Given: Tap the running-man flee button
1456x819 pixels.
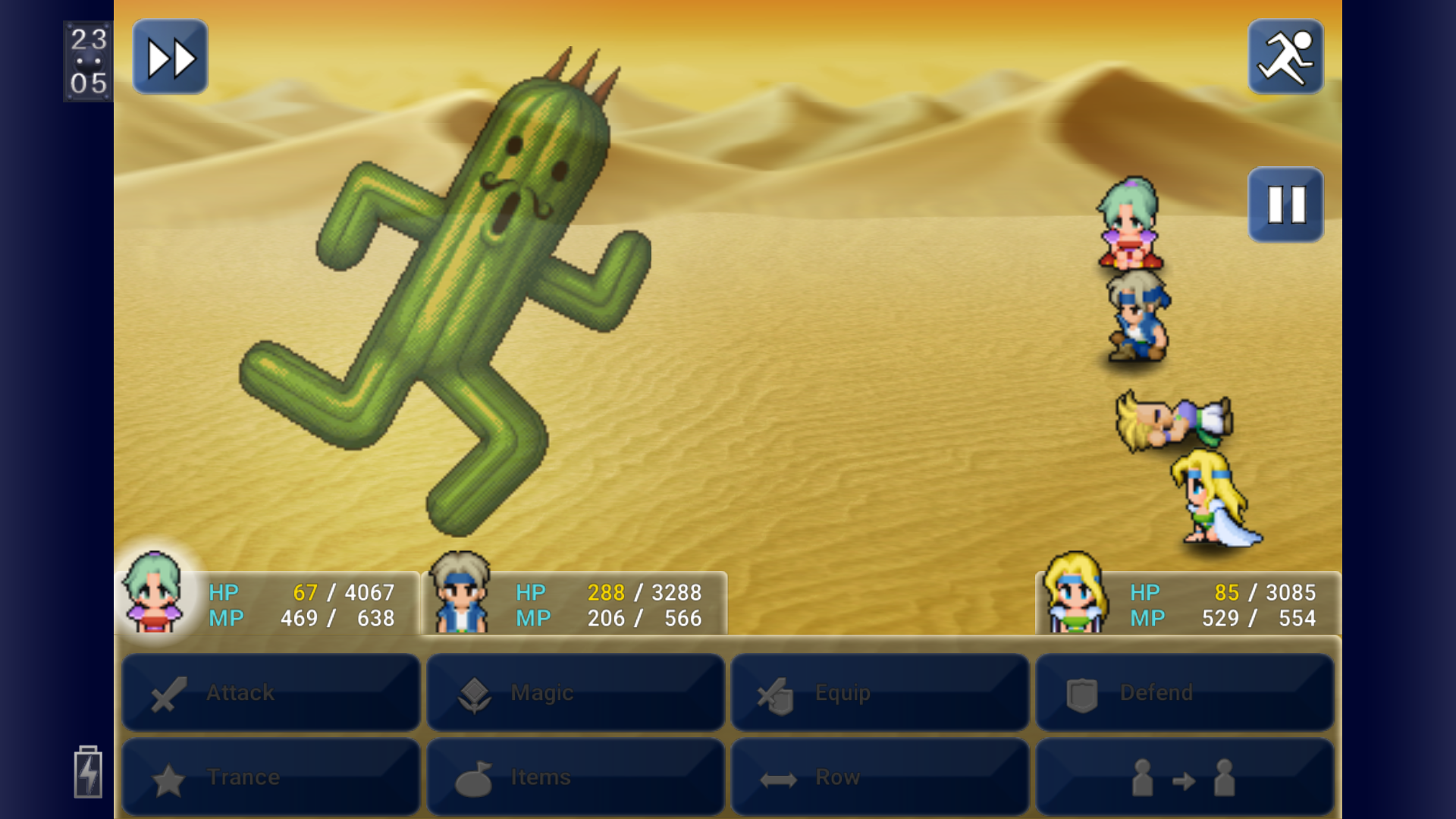Looking at the screenshot, I should tap(1285, 58).
